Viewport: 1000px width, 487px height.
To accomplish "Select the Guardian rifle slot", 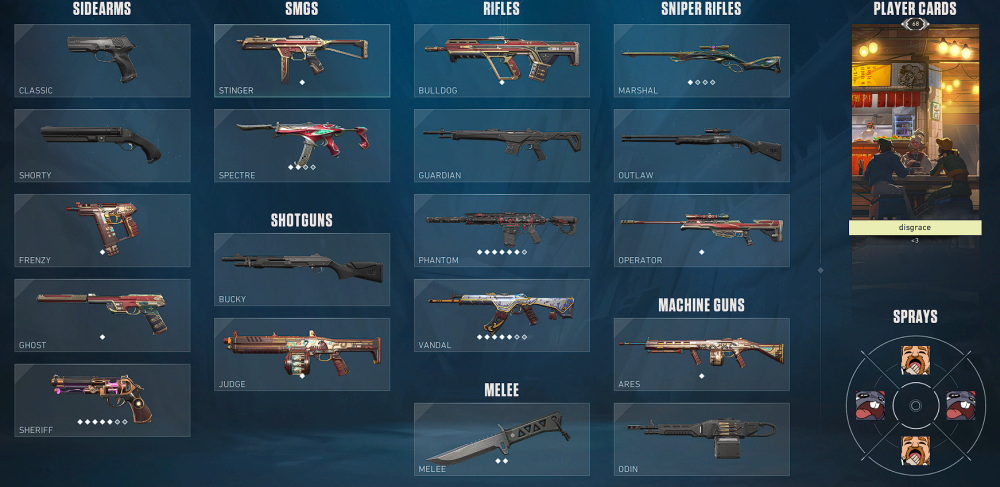I will click(502, 146).
